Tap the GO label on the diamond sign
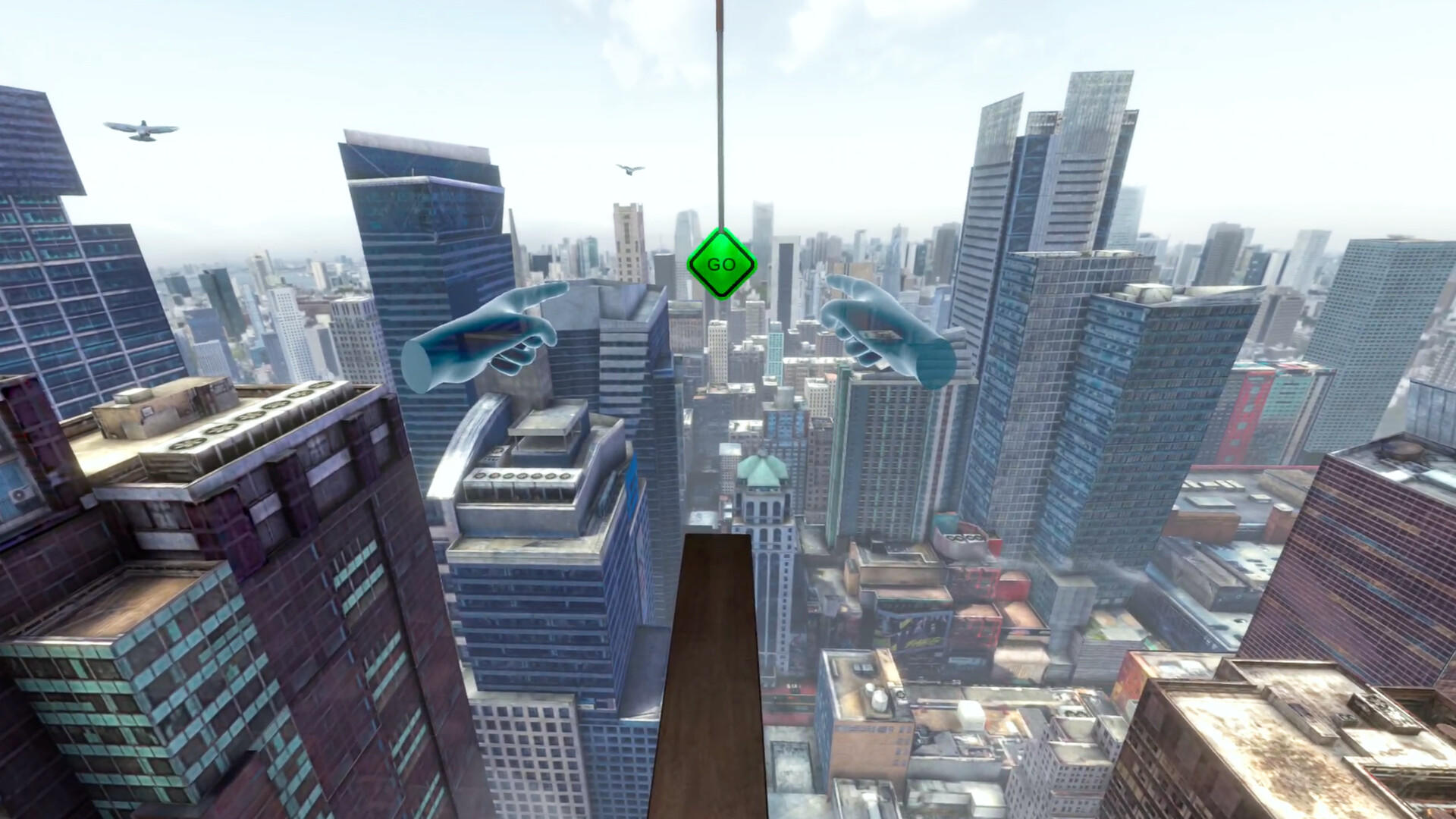The width and height of the screenshot is (1456, 819). coord(723,265)
